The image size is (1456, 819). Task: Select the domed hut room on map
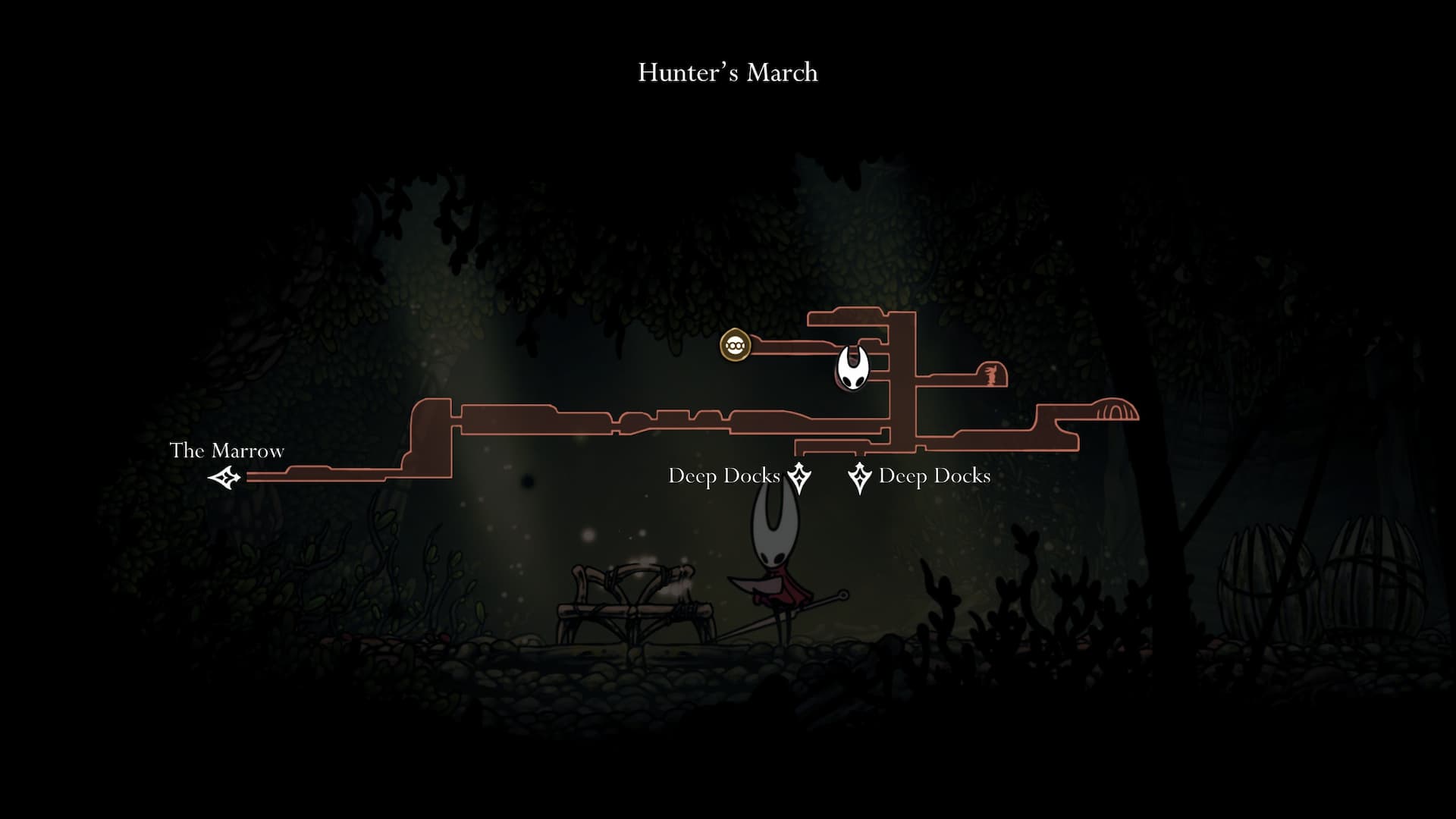click(1113, 409)
